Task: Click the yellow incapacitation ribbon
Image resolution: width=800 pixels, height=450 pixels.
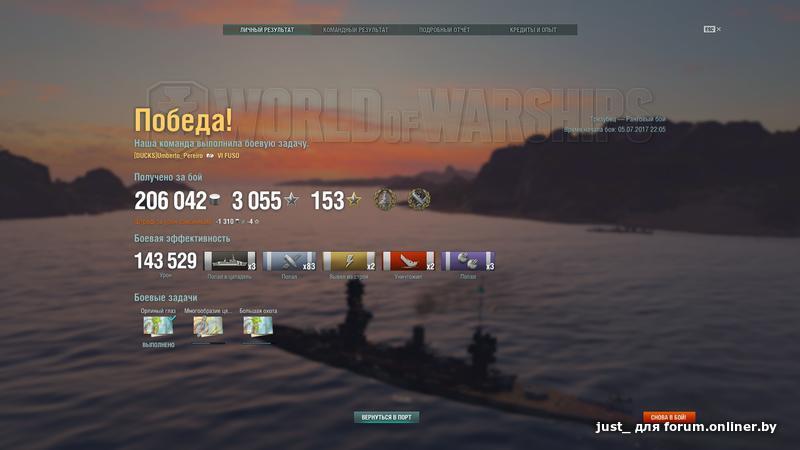Action: (x=349, y=261)
